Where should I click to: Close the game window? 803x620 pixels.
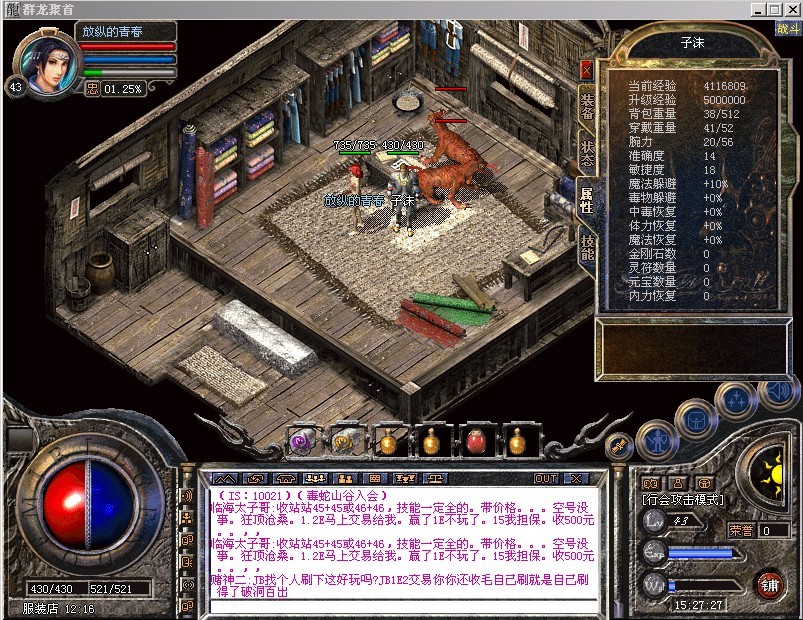coord(790,10)
